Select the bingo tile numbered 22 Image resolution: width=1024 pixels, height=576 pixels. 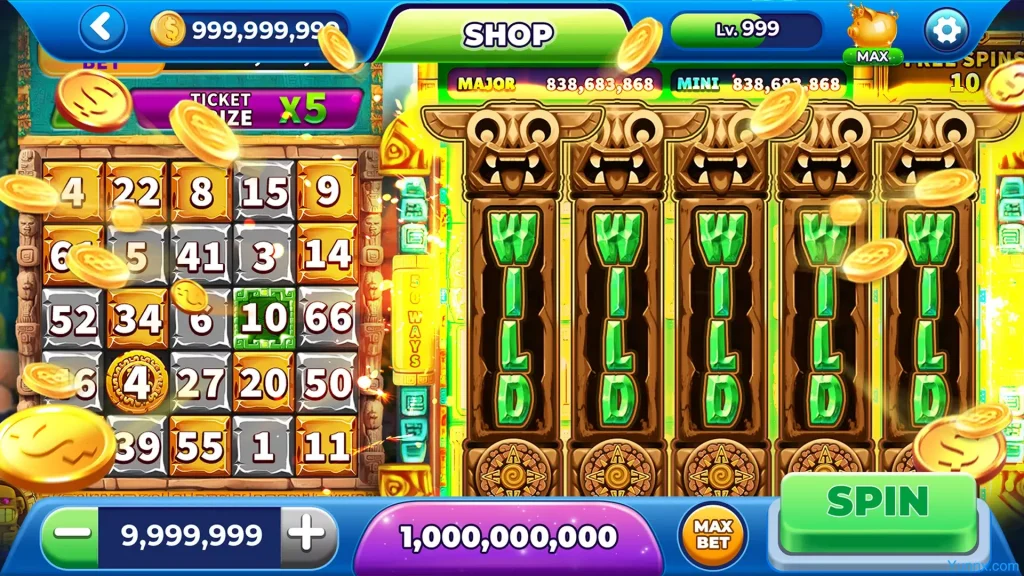coord(136,191)
